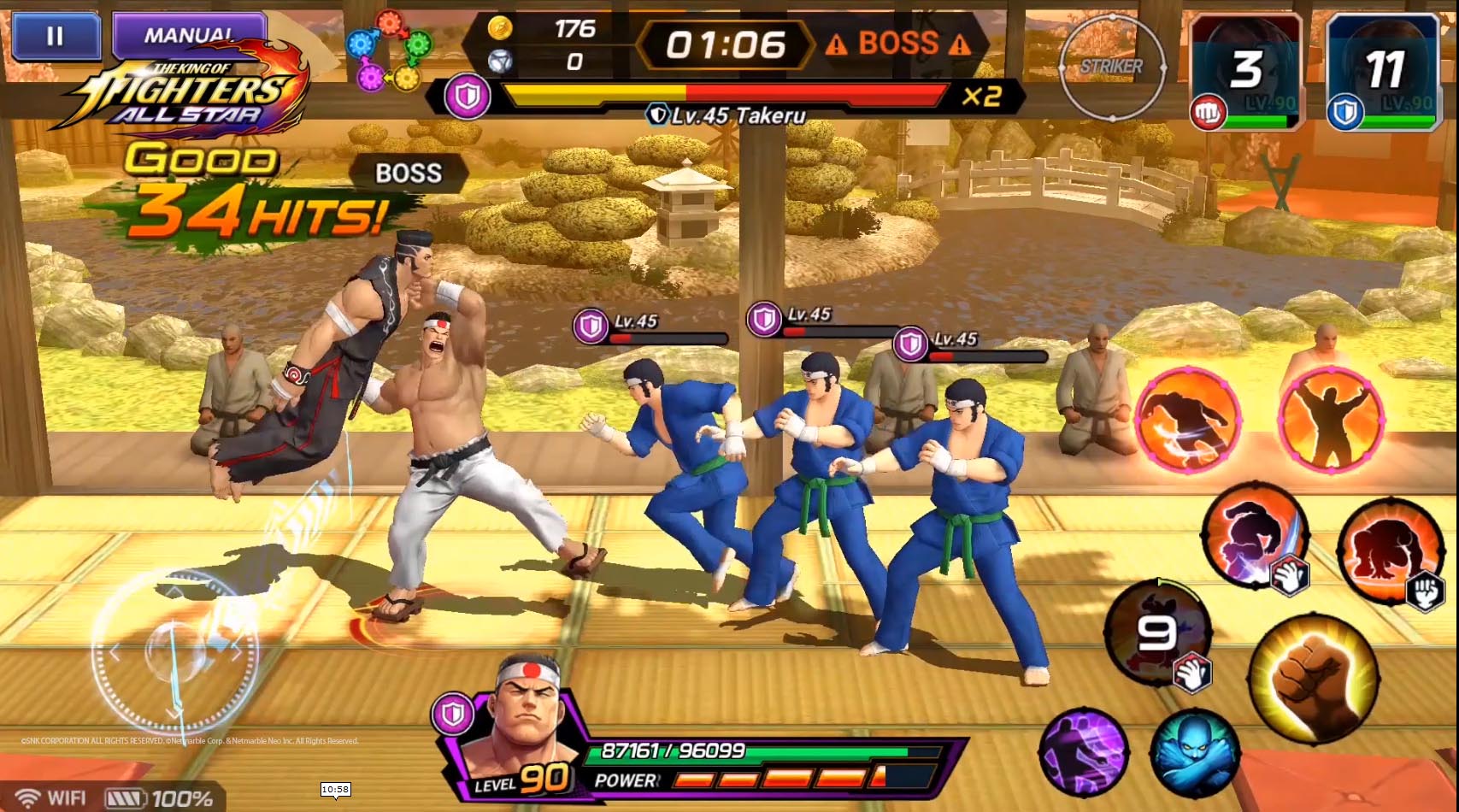Activate the blue crossed-arms guard button
Screen dimensions: 1459x812
pos(1195,752)
